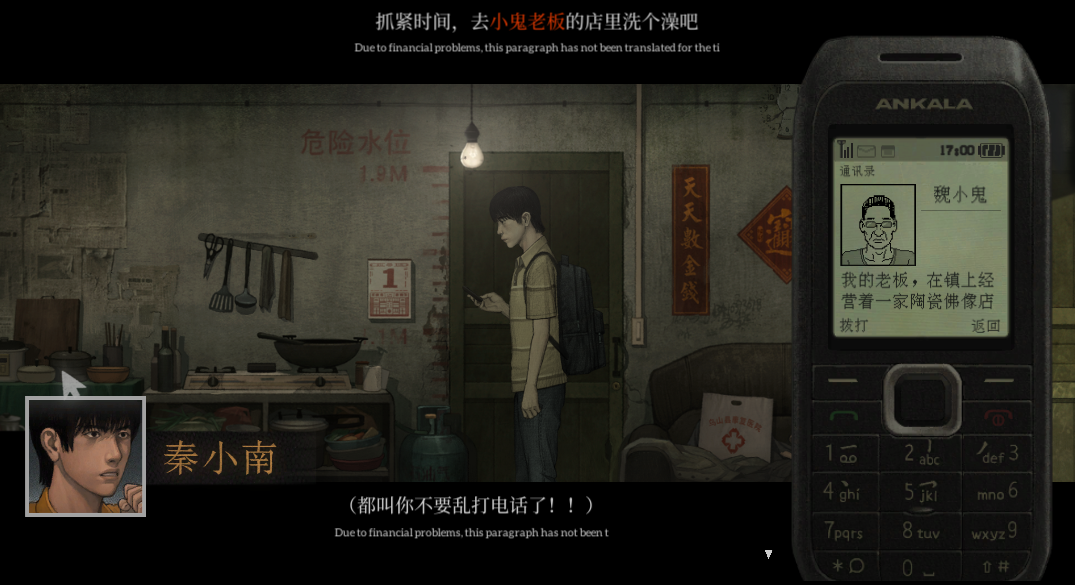Tap the green call key
The height and width of the screenshot is (585, 1075).
click(846, 415)
